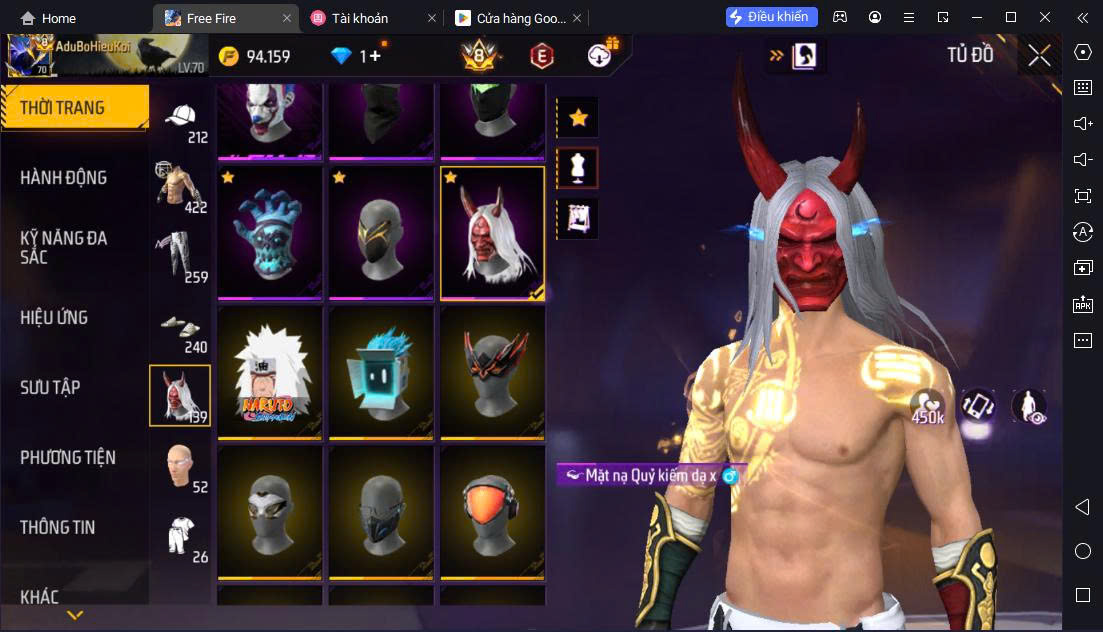Viewport: 1103px width, 632px height.
Task: Choose the hat subcategory icon
Action: click(x=181, y=120)
